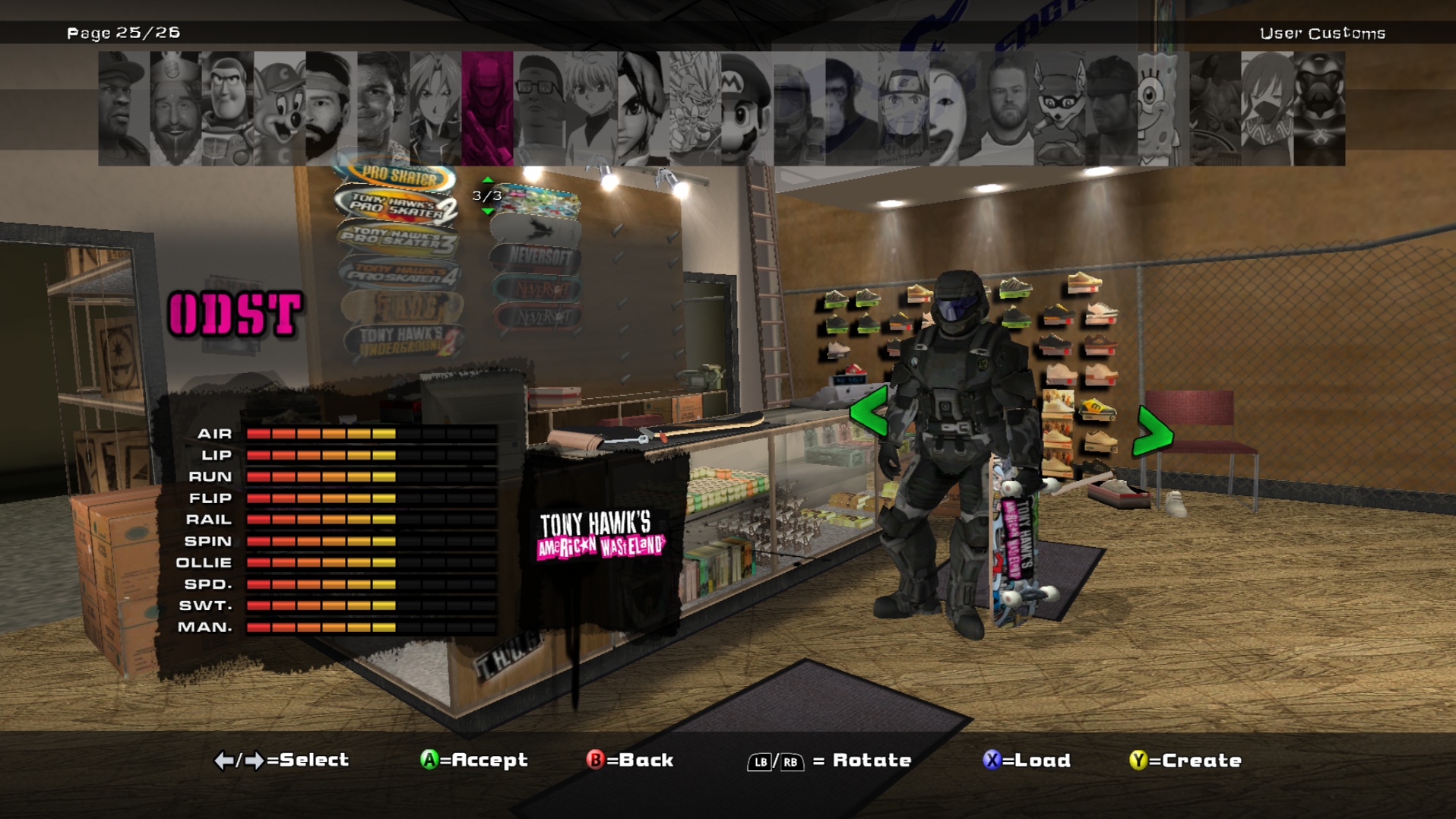Choose the Buzz Lightyear skater portrait
Screen dimensions: 1456x819
click(227, 108)
